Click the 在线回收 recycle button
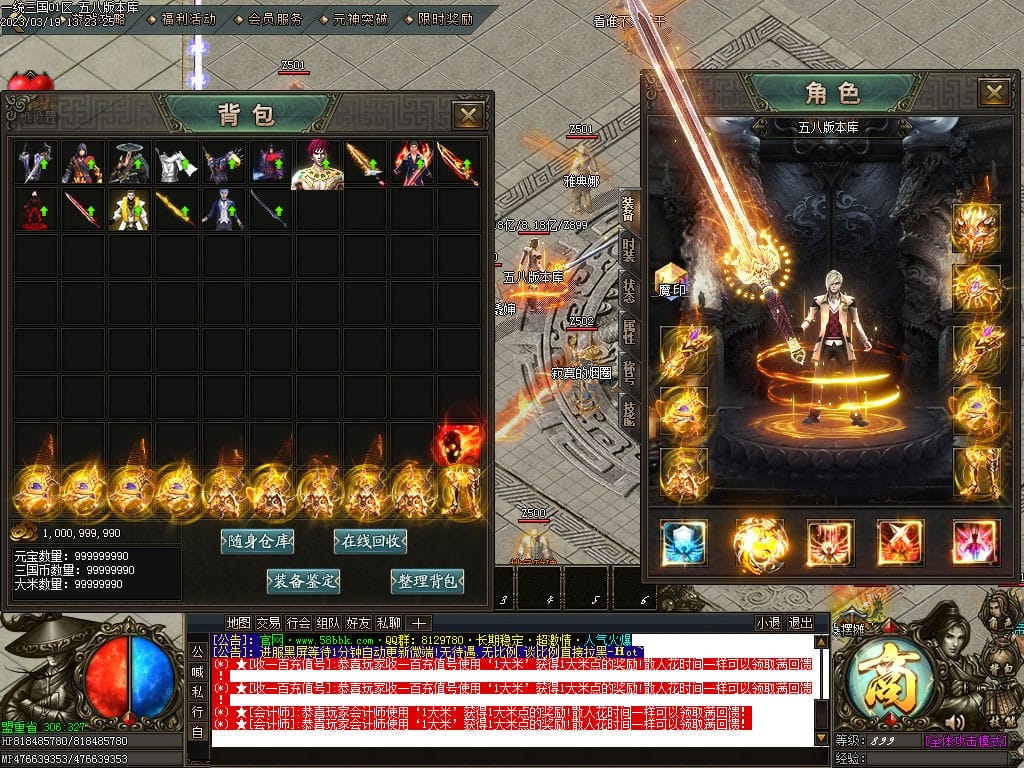Image resolution: width=1024 pixels, height=768 pixels. click(x=370, y=542)
